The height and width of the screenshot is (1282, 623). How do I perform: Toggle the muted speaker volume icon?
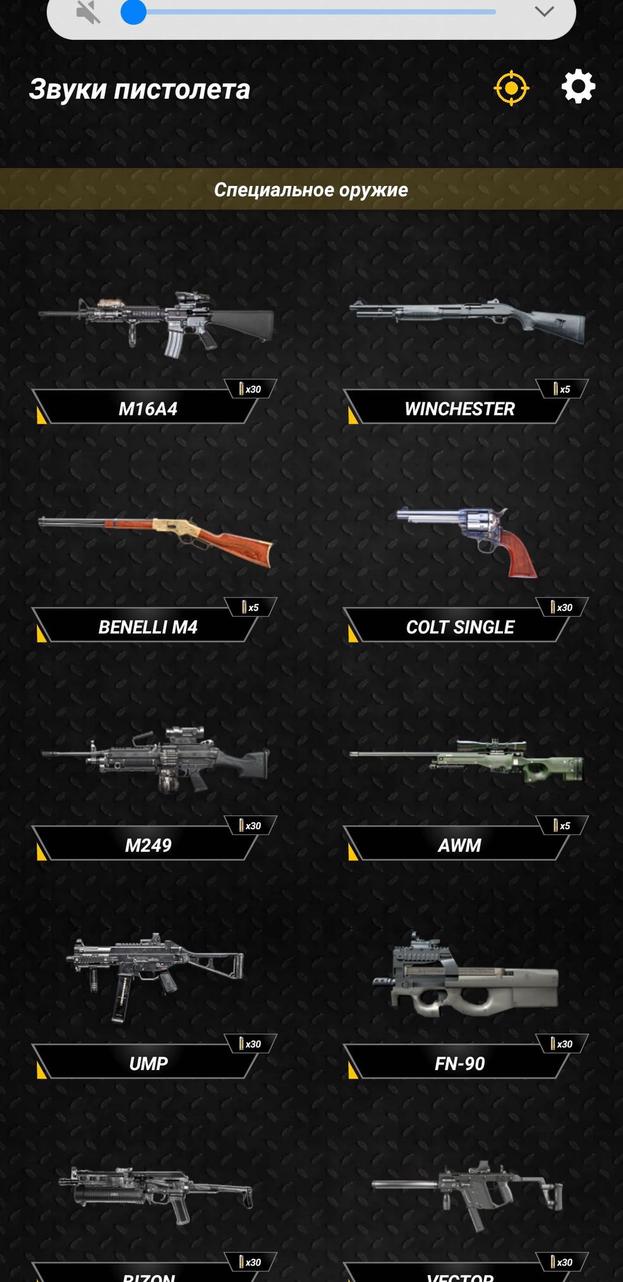(x=89, y=12)
